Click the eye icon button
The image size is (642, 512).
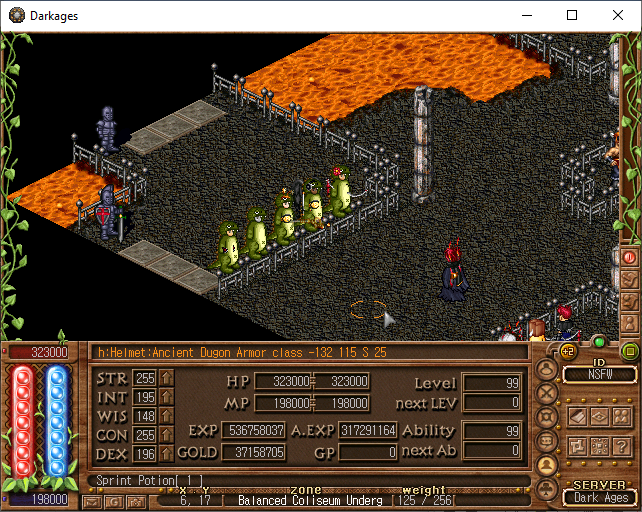coord(598,415)
